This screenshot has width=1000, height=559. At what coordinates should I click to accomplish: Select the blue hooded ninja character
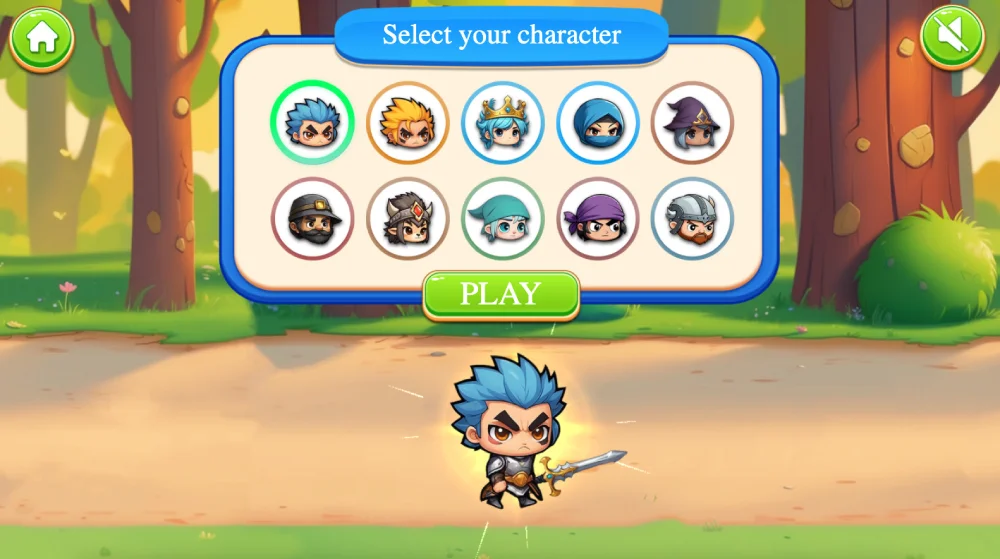(x=597, y=123)
